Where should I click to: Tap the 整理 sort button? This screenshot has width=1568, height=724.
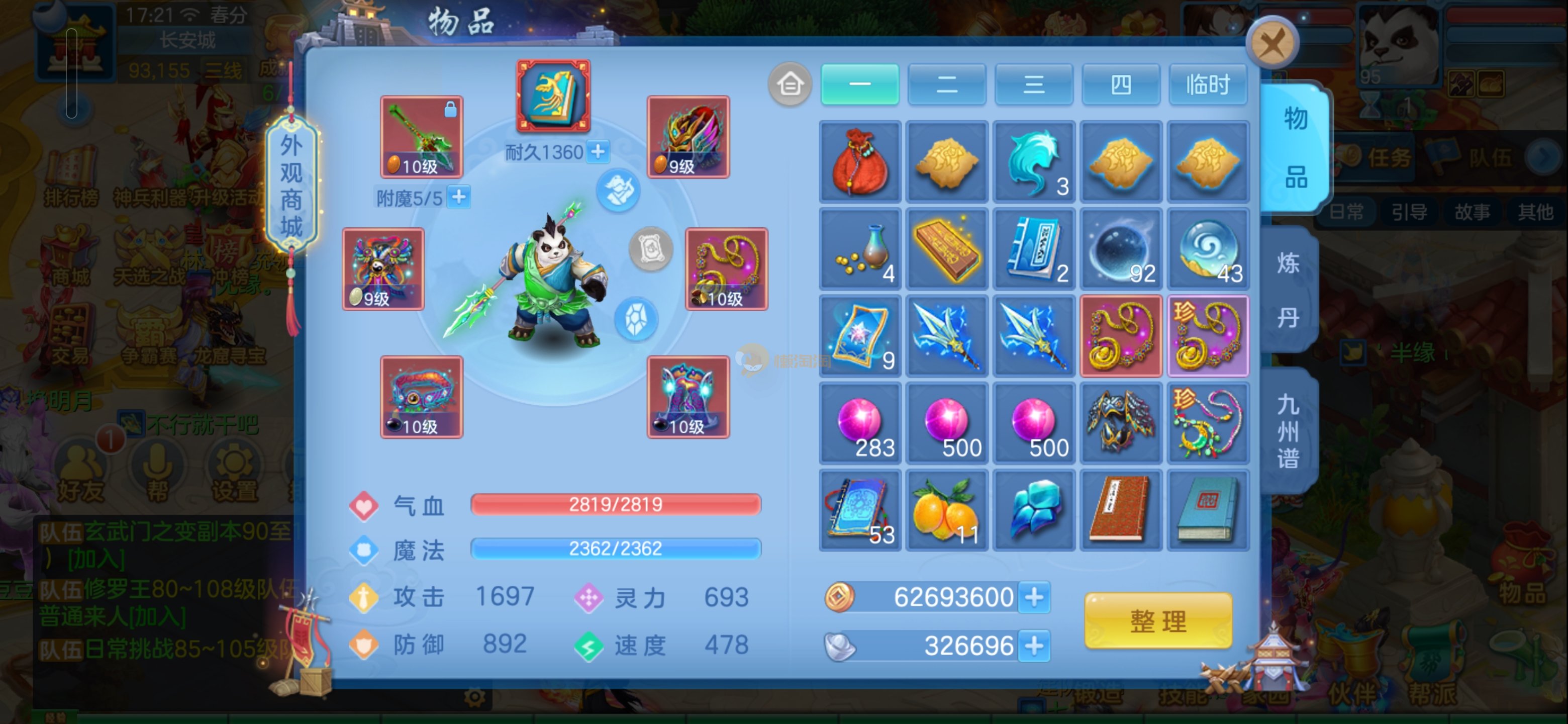pos(1158,620)
